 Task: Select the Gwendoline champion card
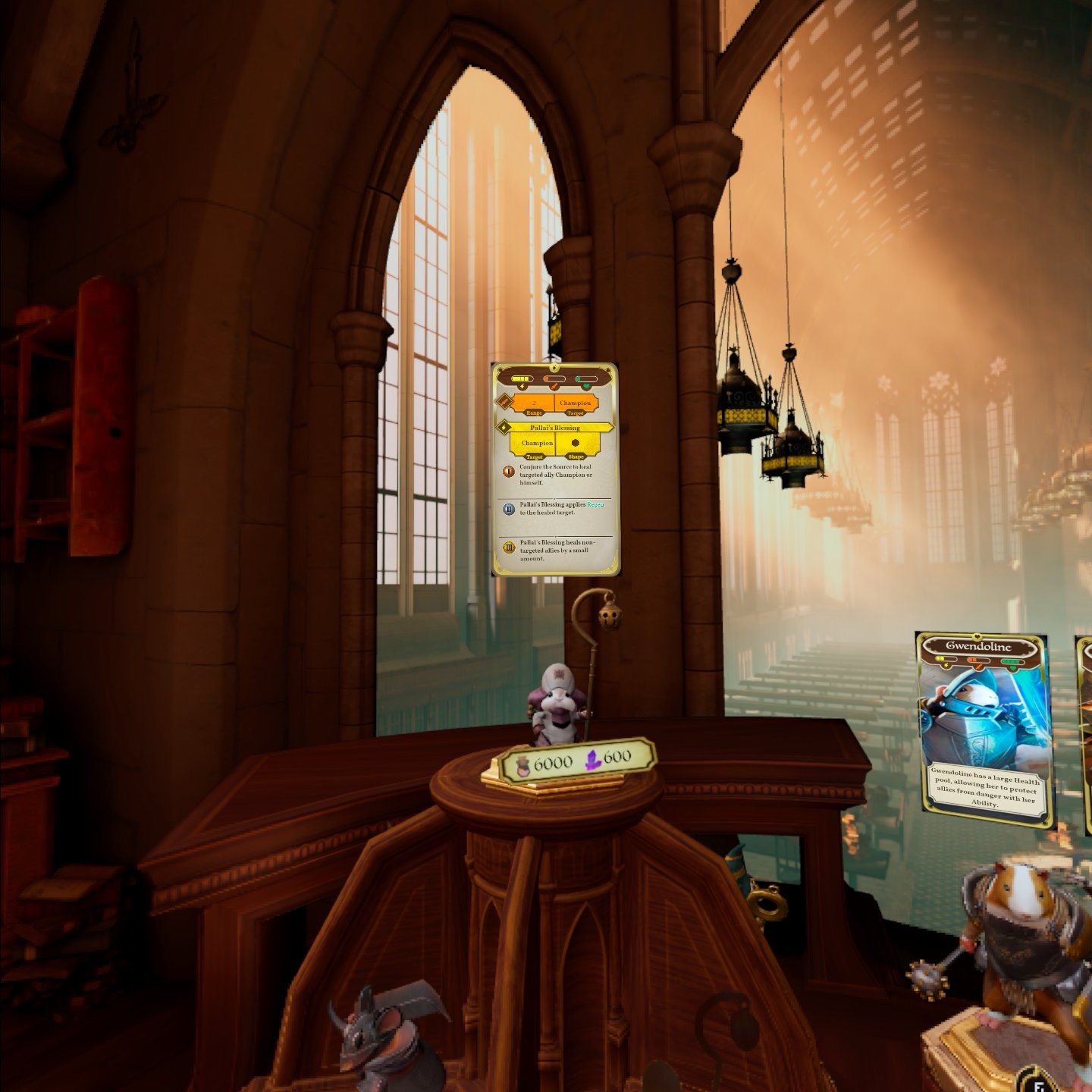point(984,730)
